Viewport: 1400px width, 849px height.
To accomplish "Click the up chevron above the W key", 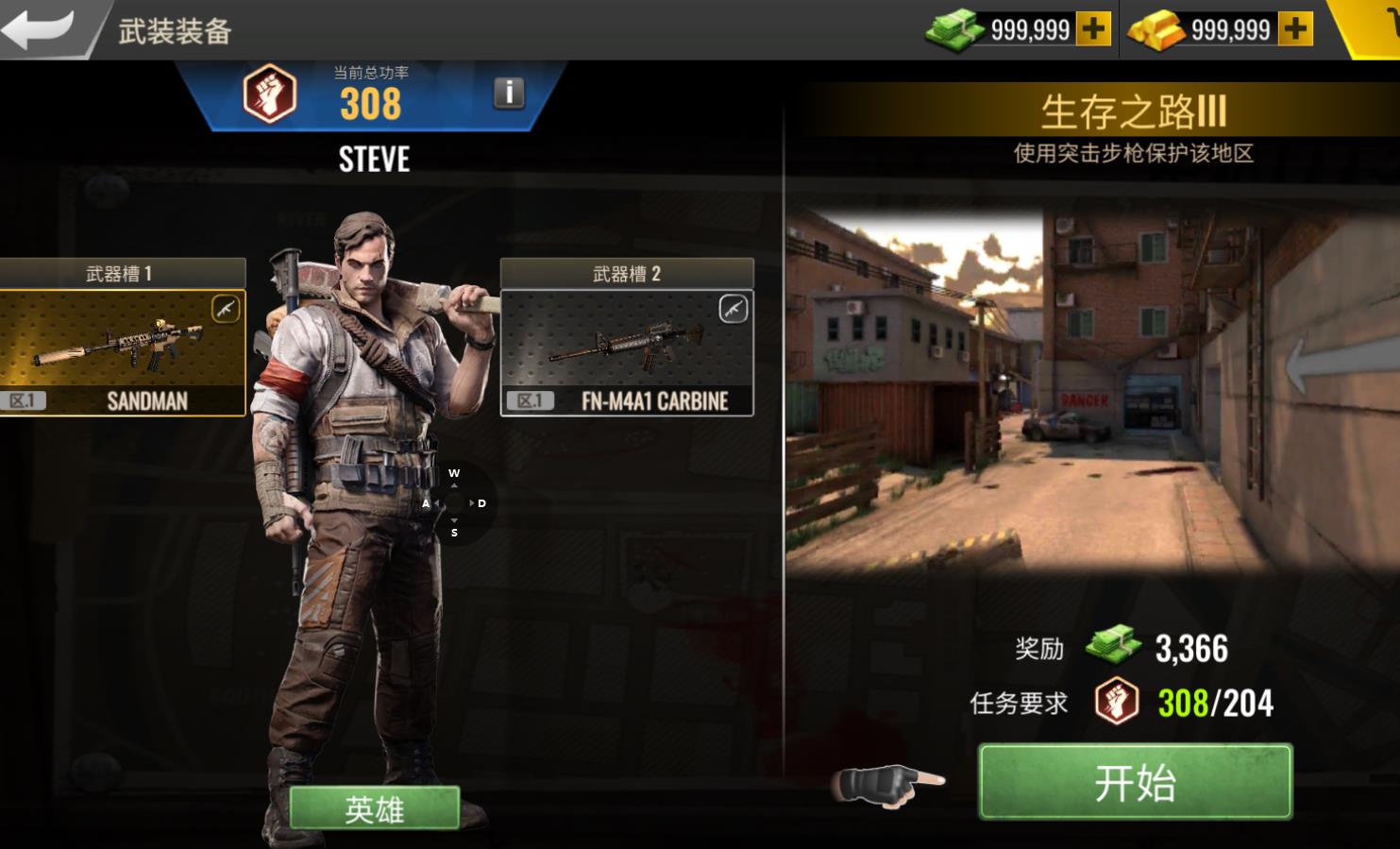I will 455,484.
